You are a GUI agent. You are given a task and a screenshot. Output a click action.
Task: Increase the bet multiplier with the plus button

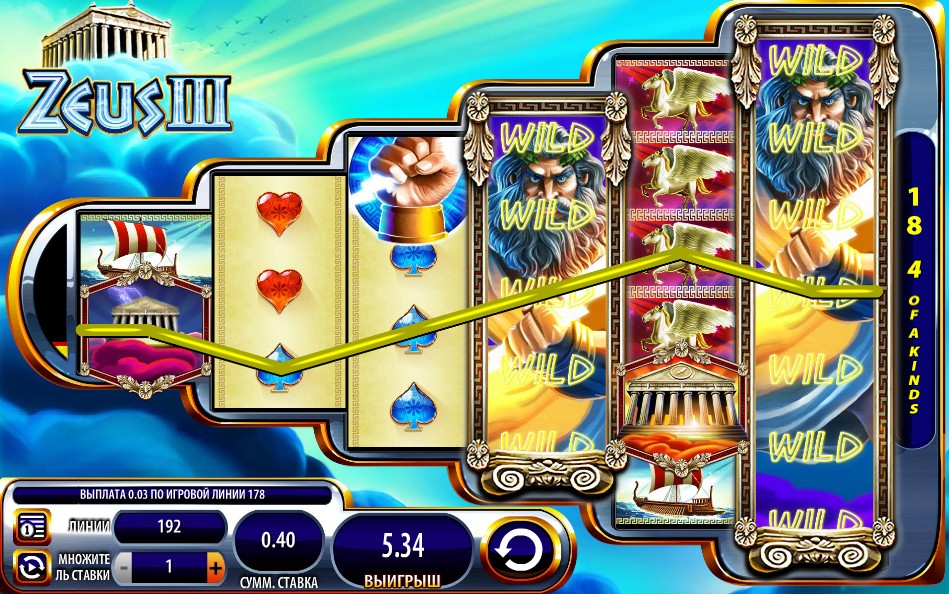tap(215, 567)
